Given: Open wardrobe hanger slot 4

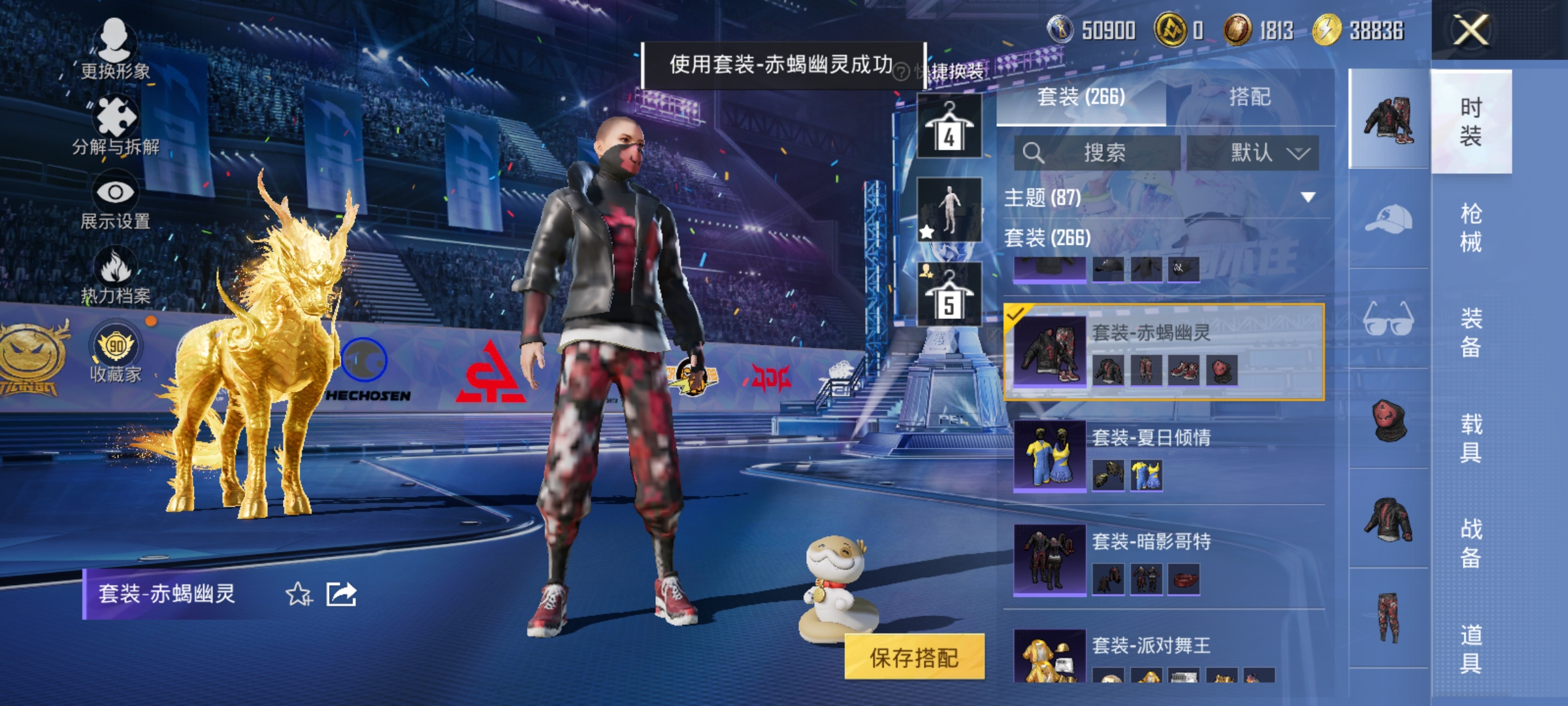Looking at the screenshot, I should pos(951,124).
